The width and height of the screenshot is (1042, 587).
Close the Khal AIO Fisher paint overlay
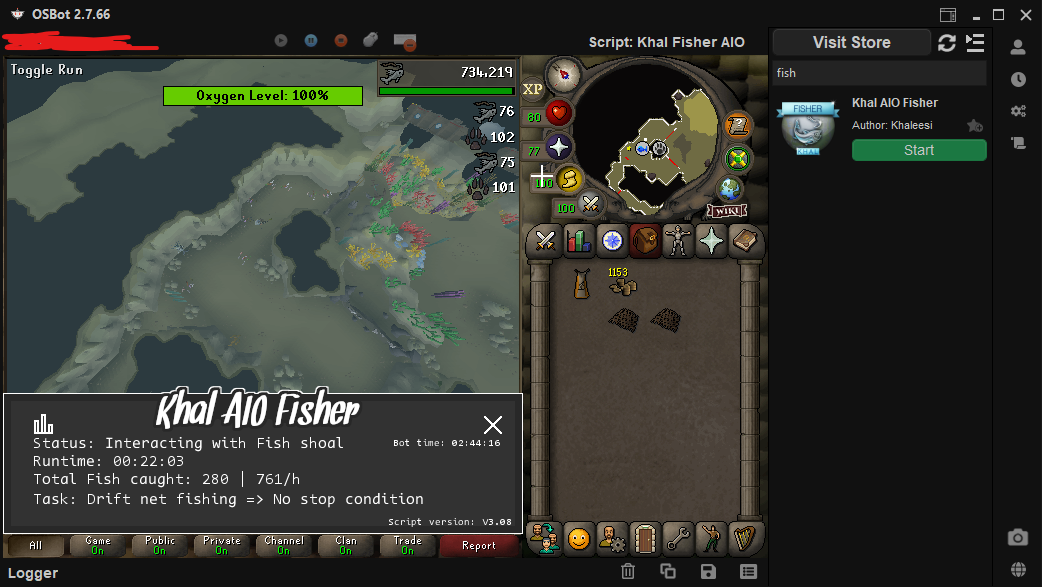493,425
